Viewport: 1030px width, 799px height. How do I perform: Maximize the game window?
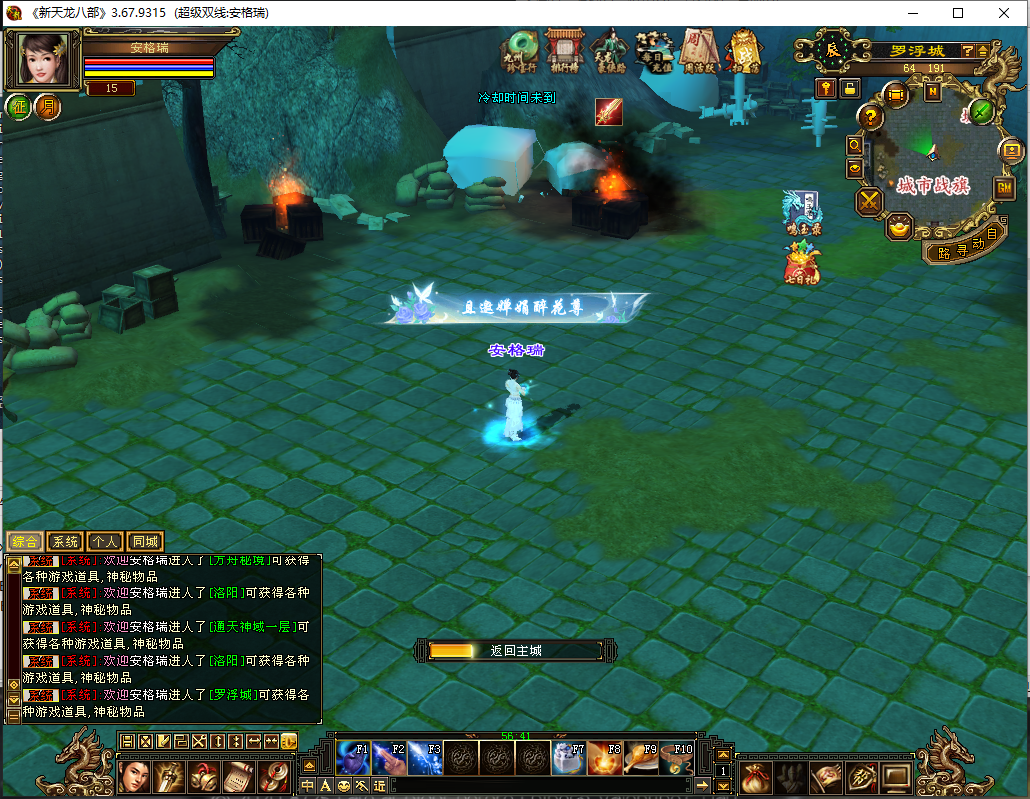click(957, 13)
